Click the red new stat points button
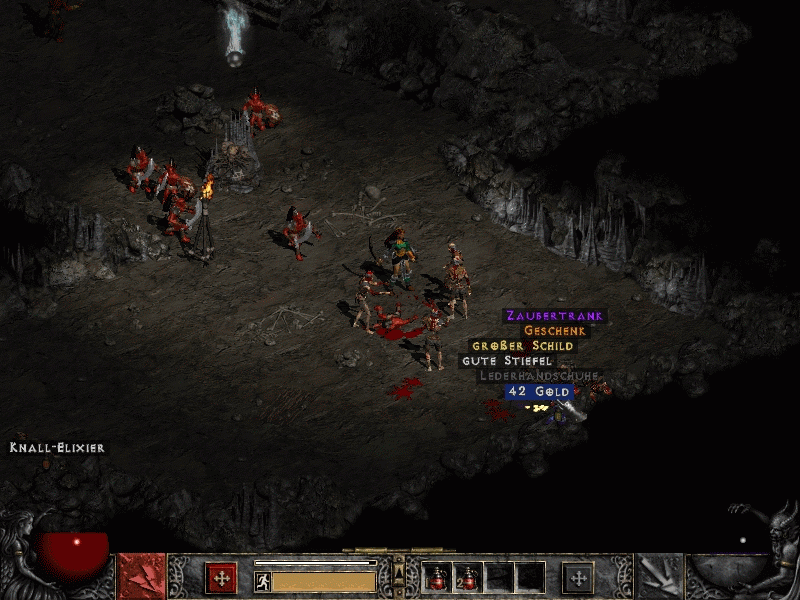Viewport: 800px width, 600px height. click(221, 577)
